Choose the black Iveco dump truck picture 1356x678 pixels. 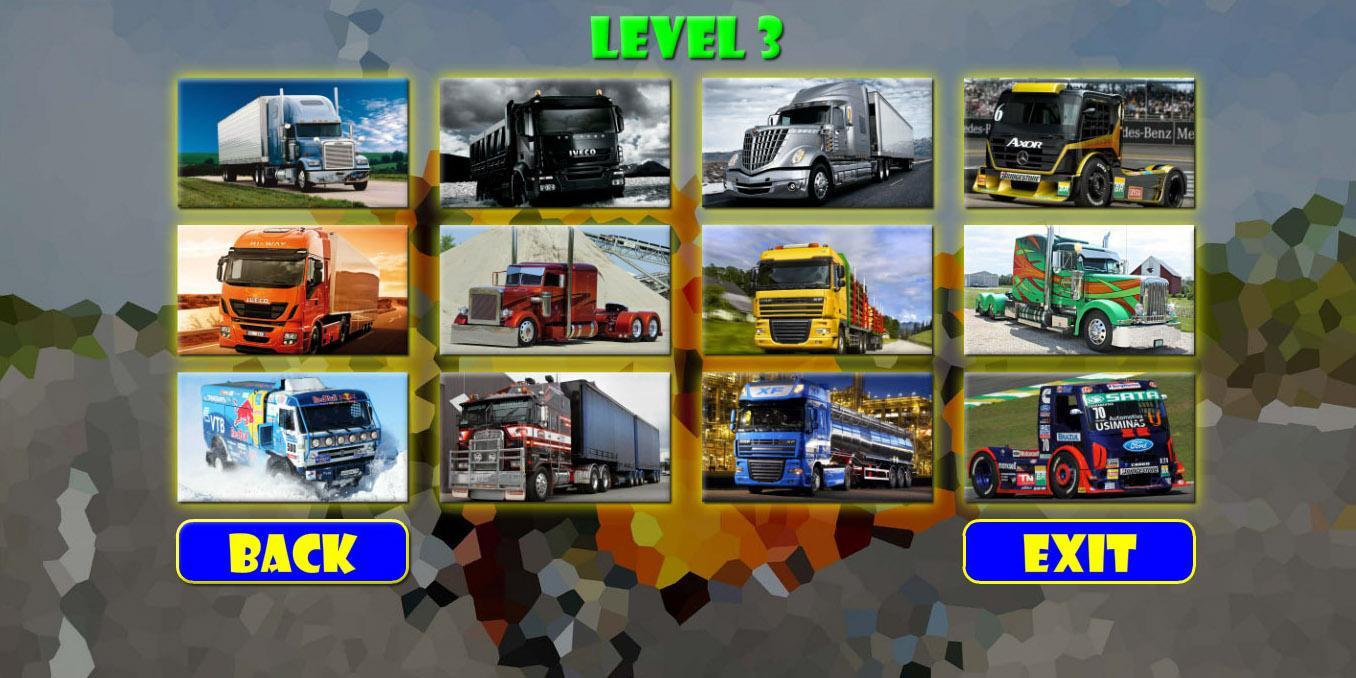click(555, 143)
